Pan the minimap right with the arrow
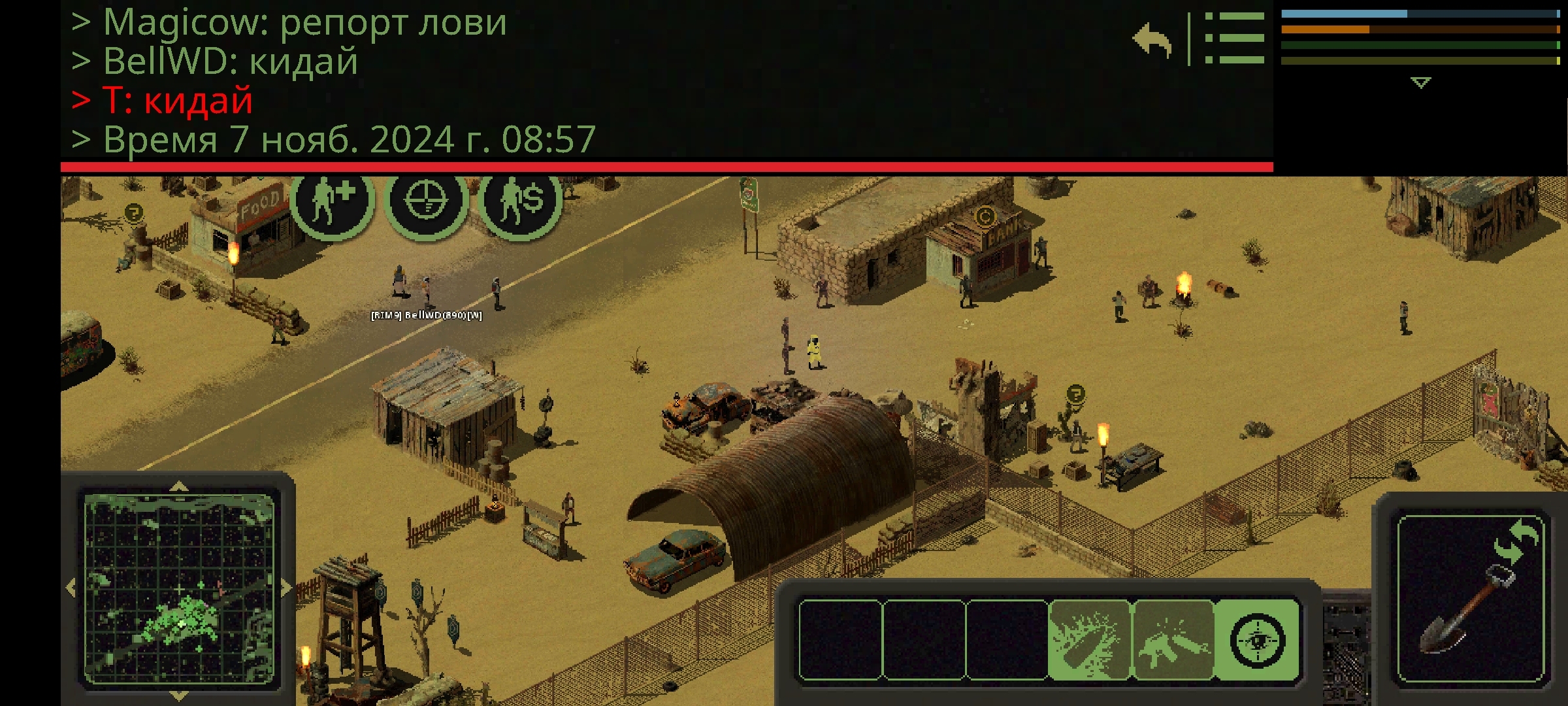 click(286, 588)
